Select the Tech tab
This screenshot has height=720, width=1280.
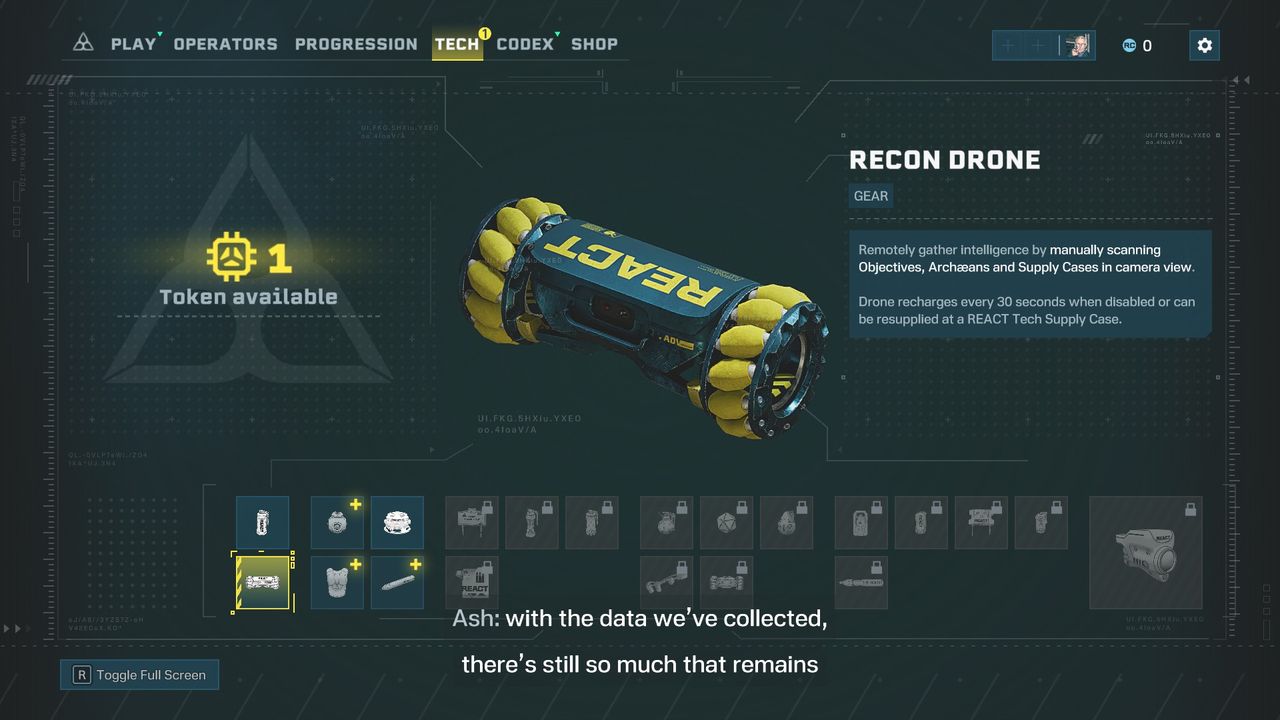pos(457,44)
